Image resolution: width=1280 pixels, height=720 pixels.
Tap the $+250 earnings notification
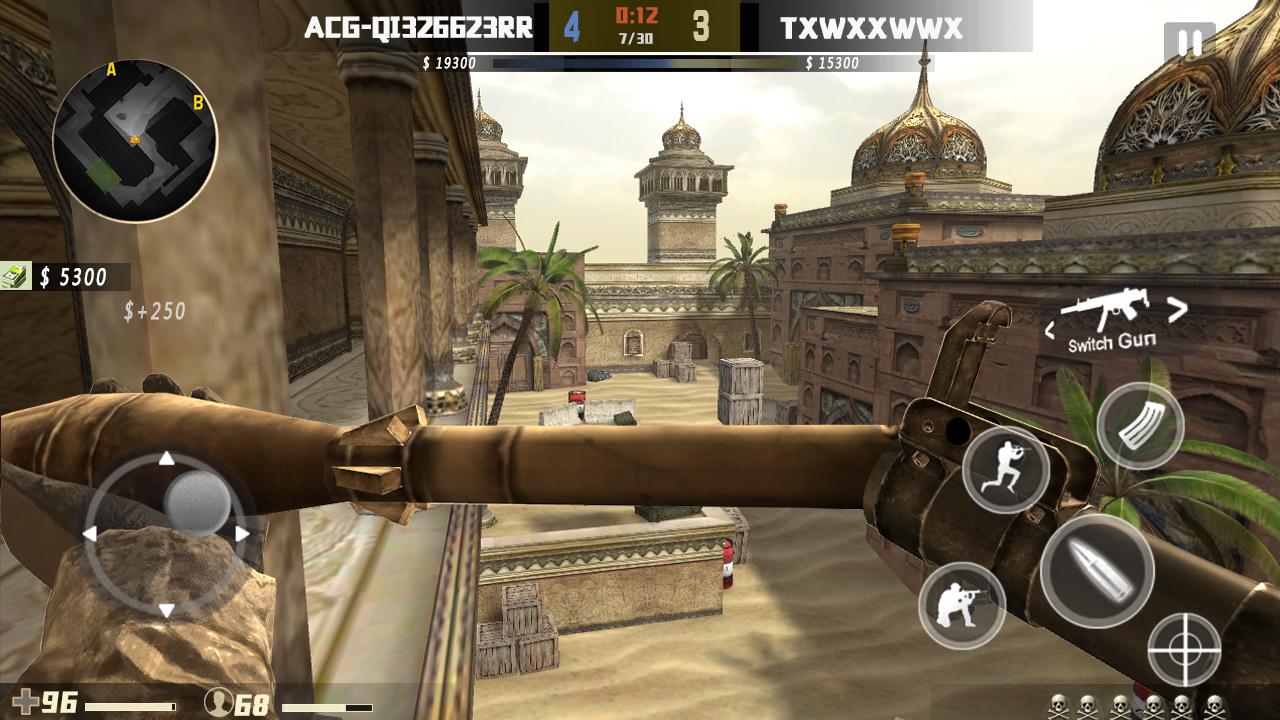pyautogui.click(x=155, y=311)
